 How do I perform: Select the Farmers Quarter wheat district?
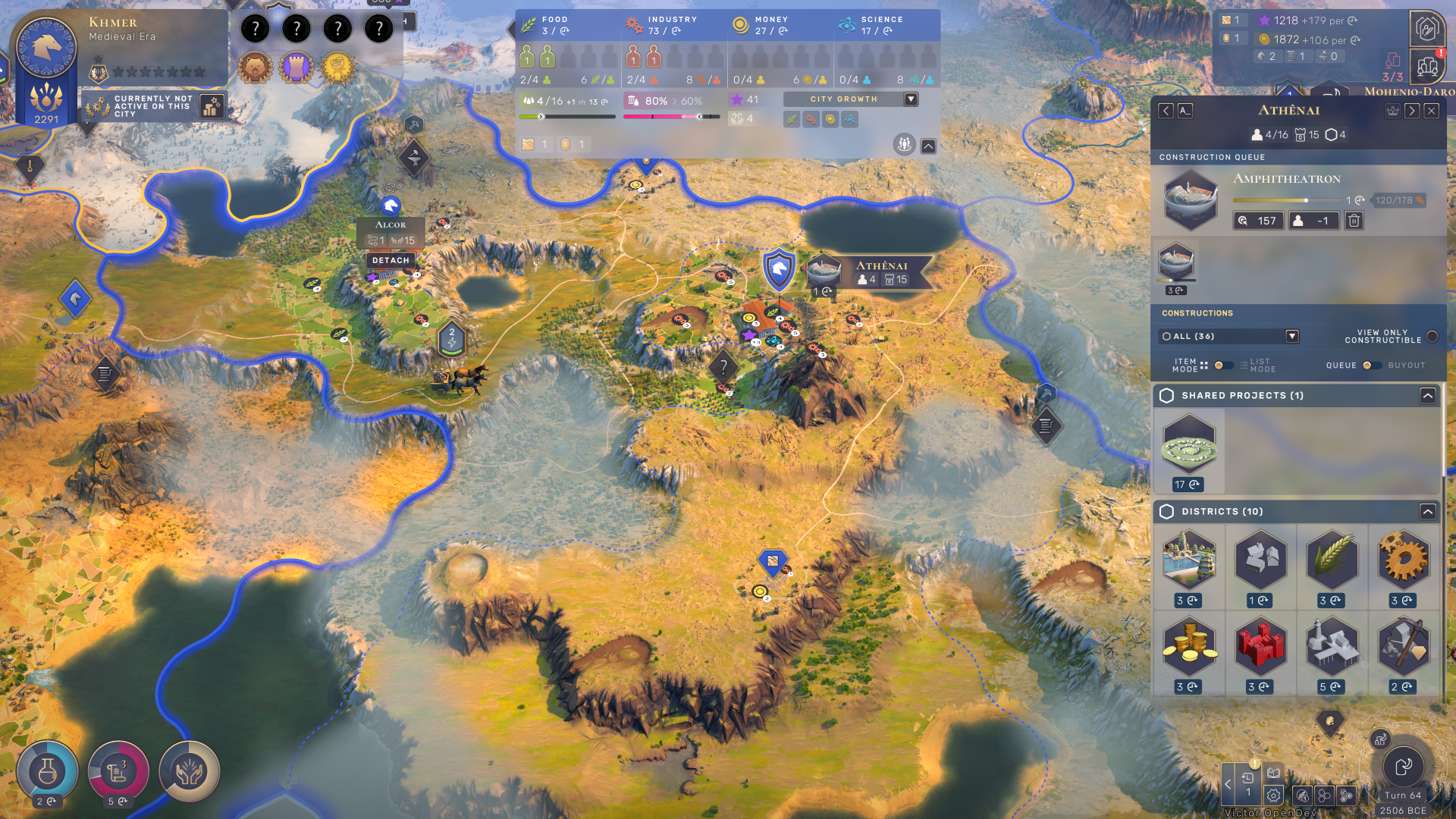pyautogui.click(x=1332, y=561)
